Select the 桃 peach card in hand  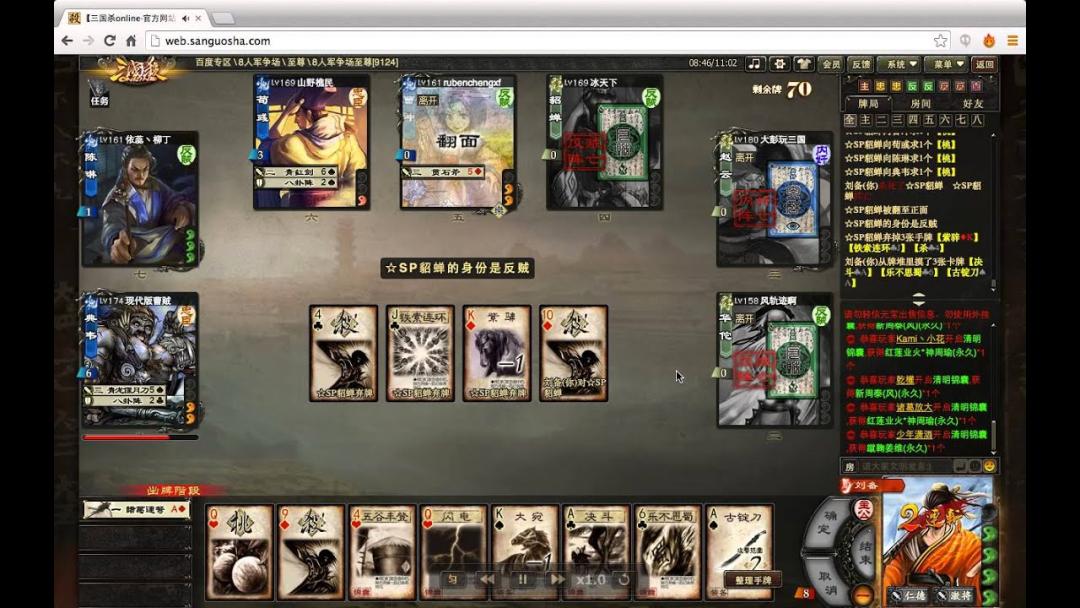[239, 552]
